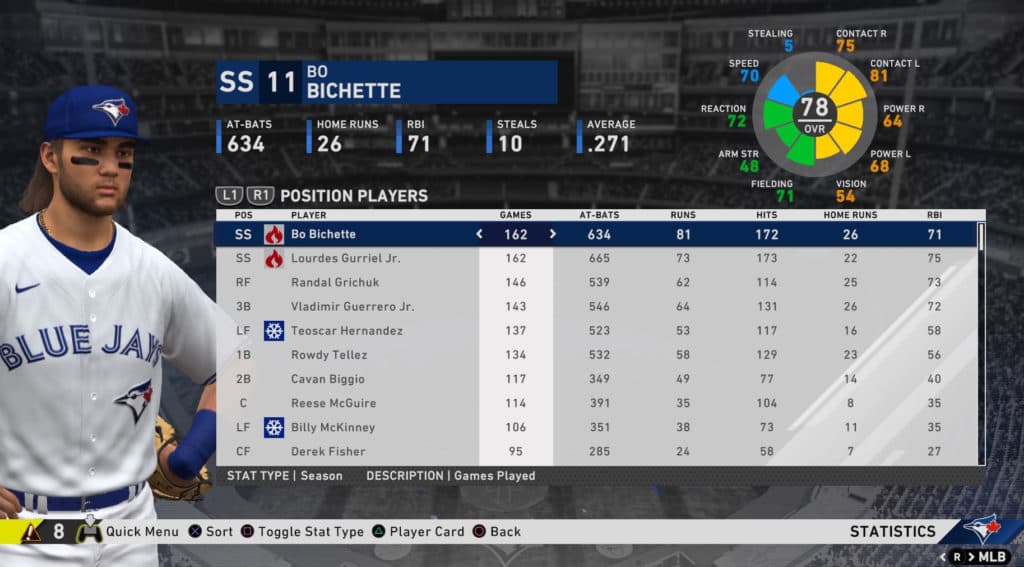Click the right arrow beside games value
Viewport: 1024px width, 567px height.
tap(552, 234)
